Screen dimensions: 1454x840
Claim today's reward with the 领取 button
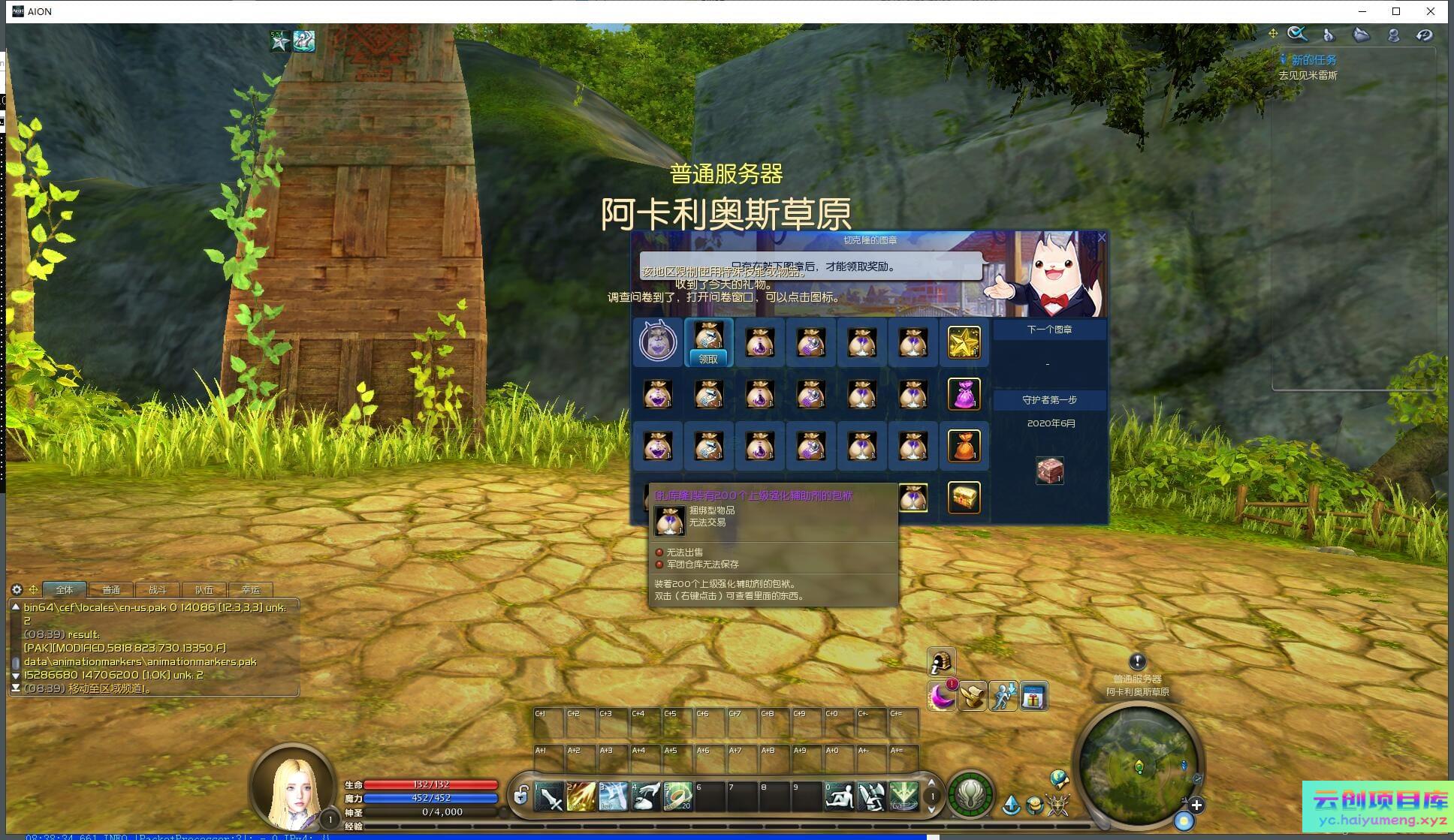tap(708, 359)
